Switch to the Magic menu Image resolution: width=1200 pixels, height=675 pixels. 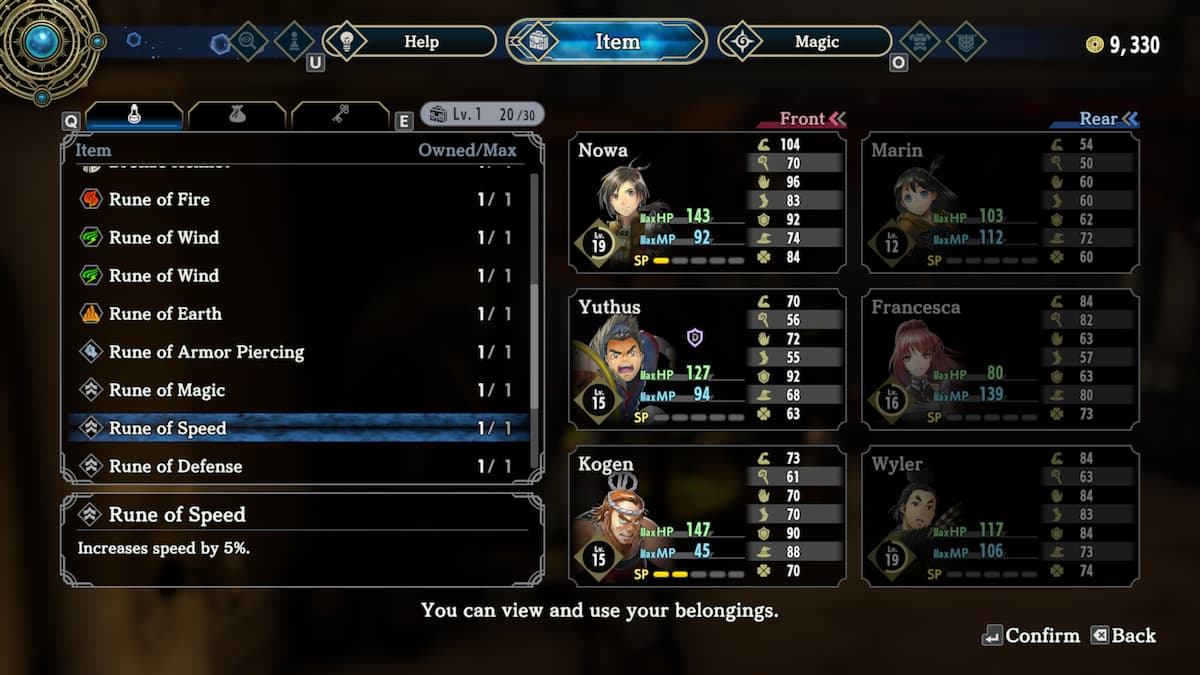(816, 42)
